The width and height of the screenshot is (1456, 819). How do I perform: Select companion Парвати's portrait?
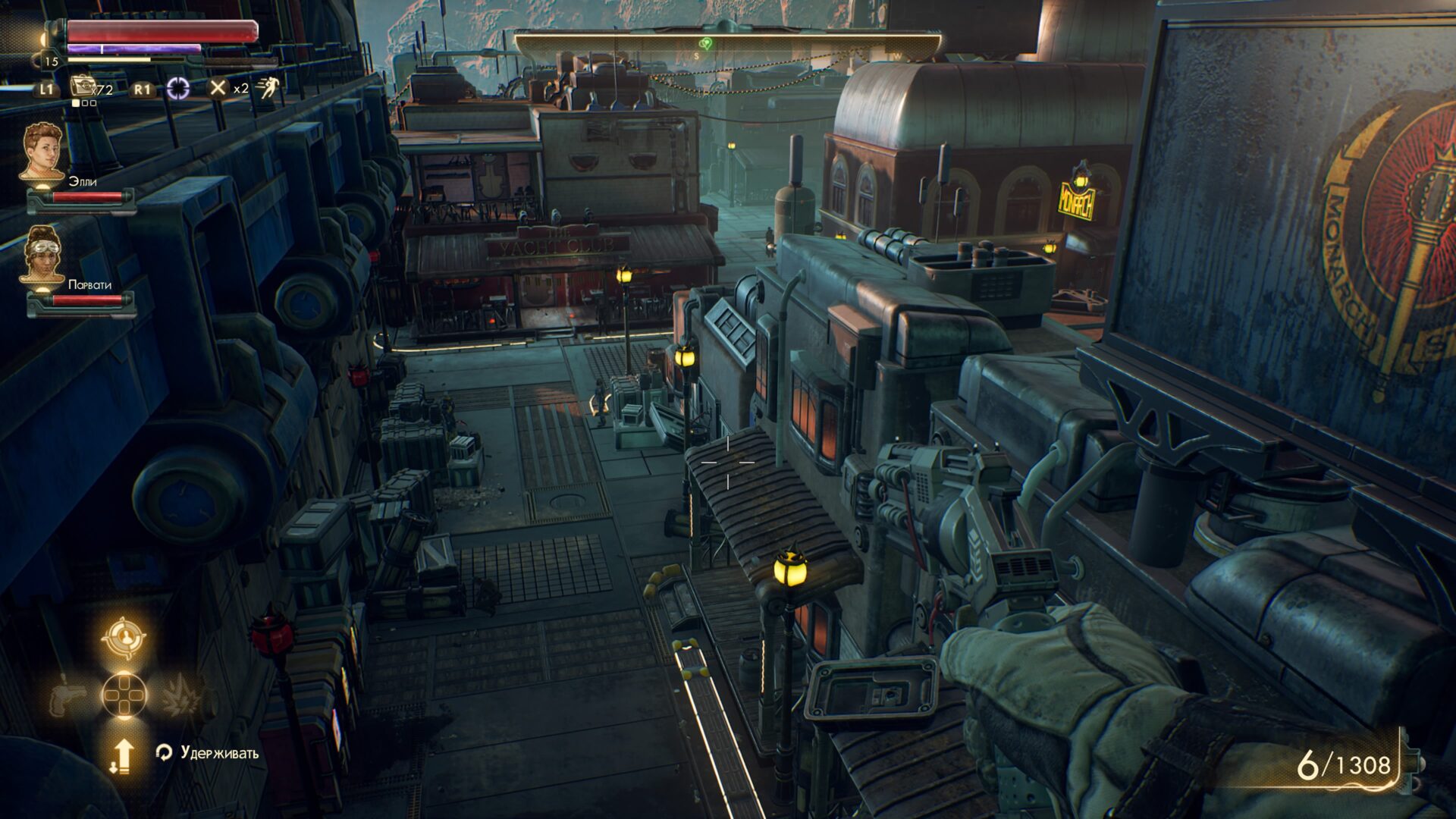(42, 256)
